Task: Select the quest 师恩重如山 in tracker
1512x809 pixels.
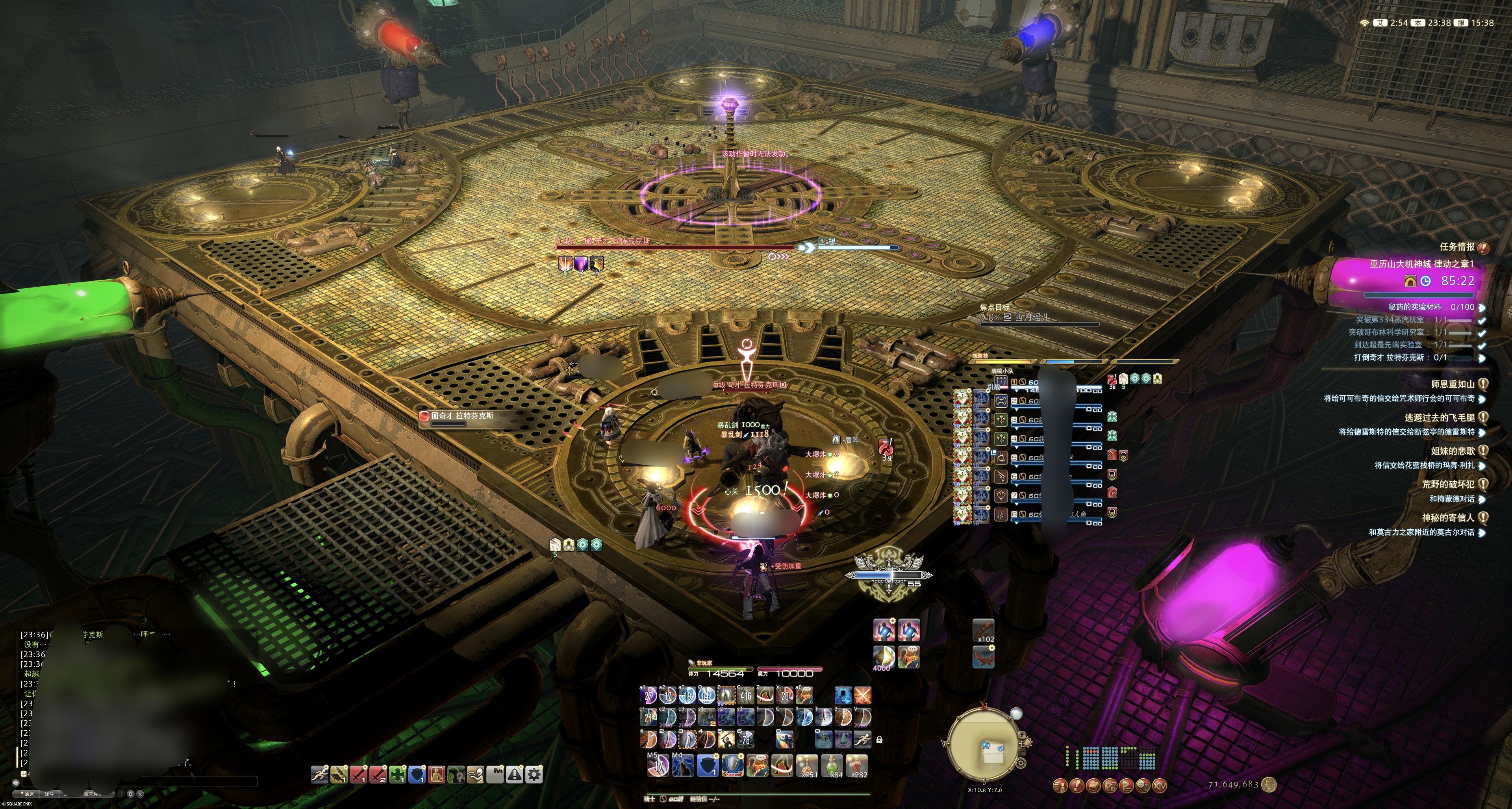Action: 1453,384
